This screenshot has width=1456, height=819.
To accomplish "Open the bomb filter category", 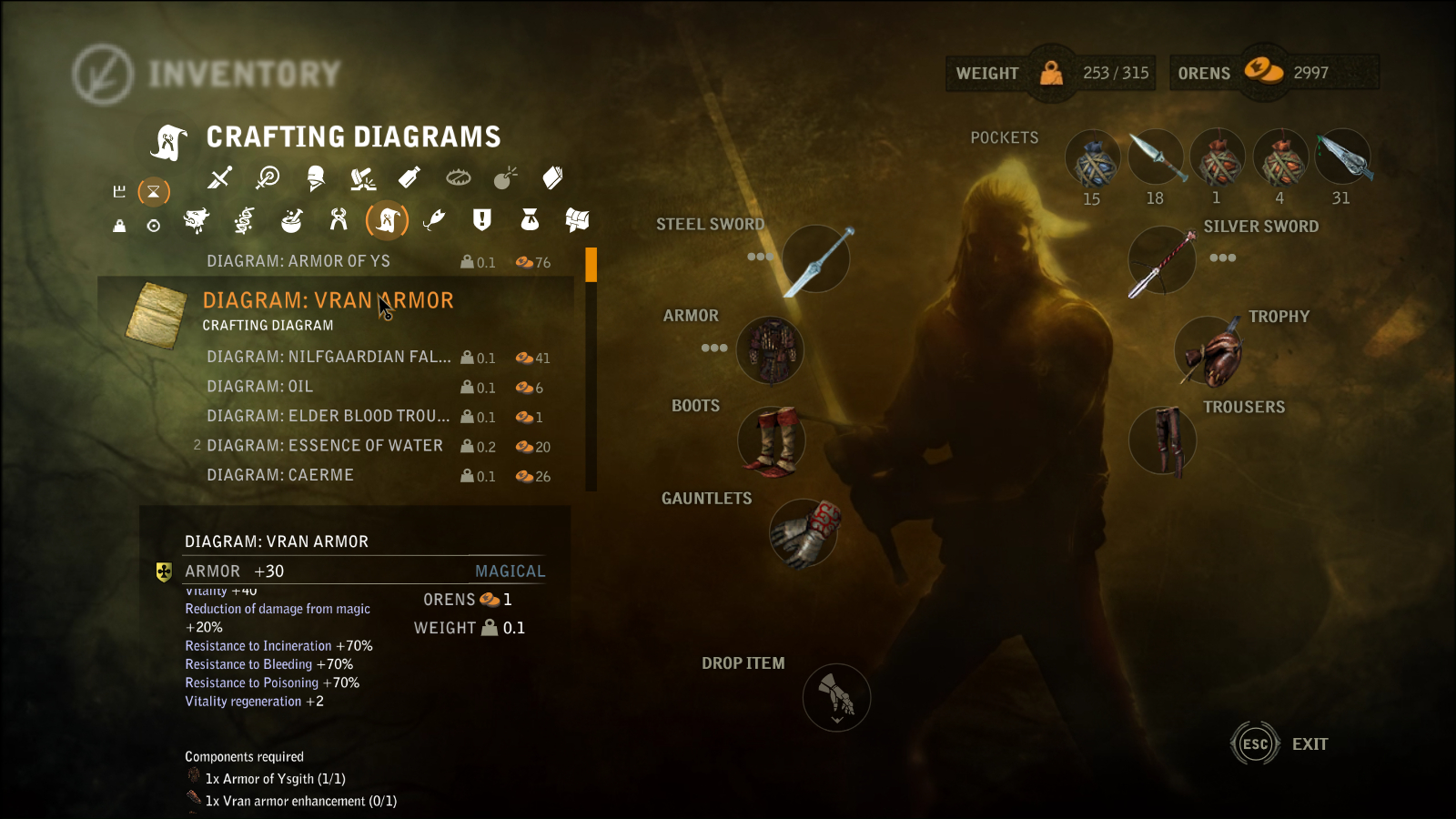I will click(x=506, y=178).
